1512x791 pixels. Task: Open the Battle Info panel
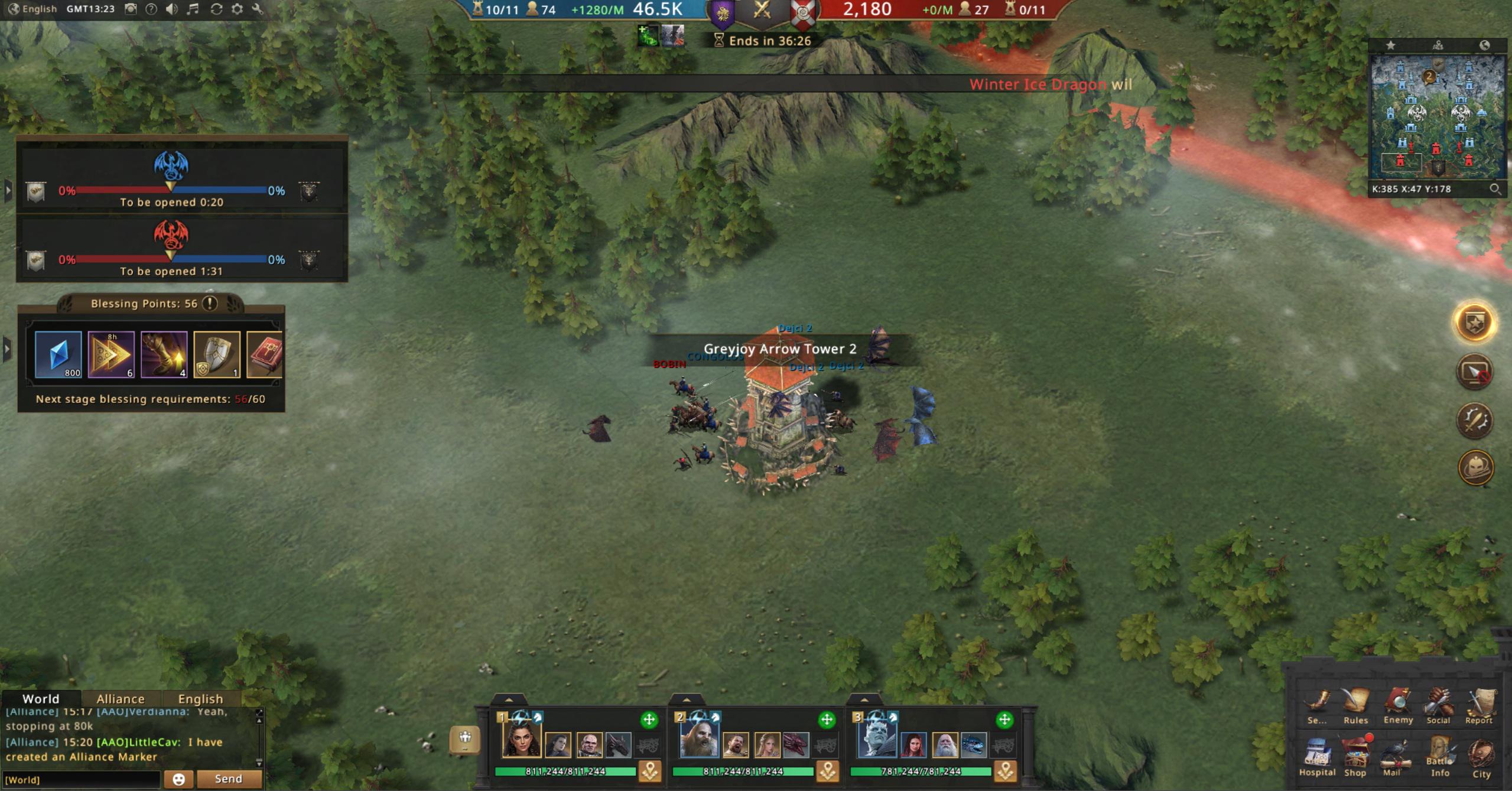(x=1440, y=756)
